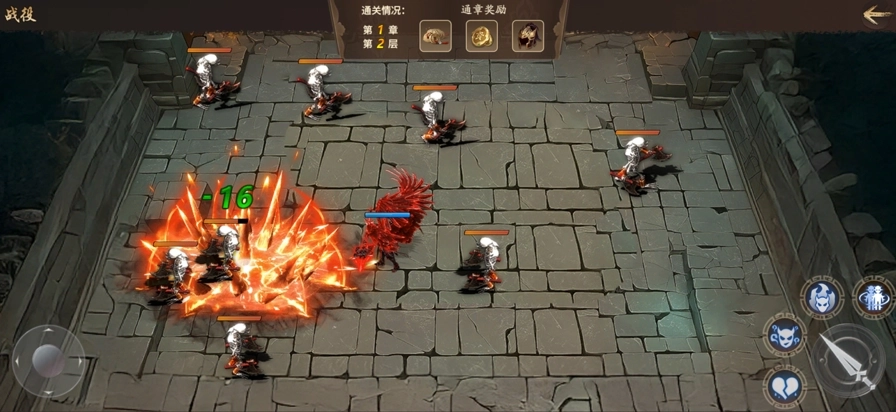Use the twin figures clone skill
Viewport: 896px width, 412px height.
pos(872,298)
